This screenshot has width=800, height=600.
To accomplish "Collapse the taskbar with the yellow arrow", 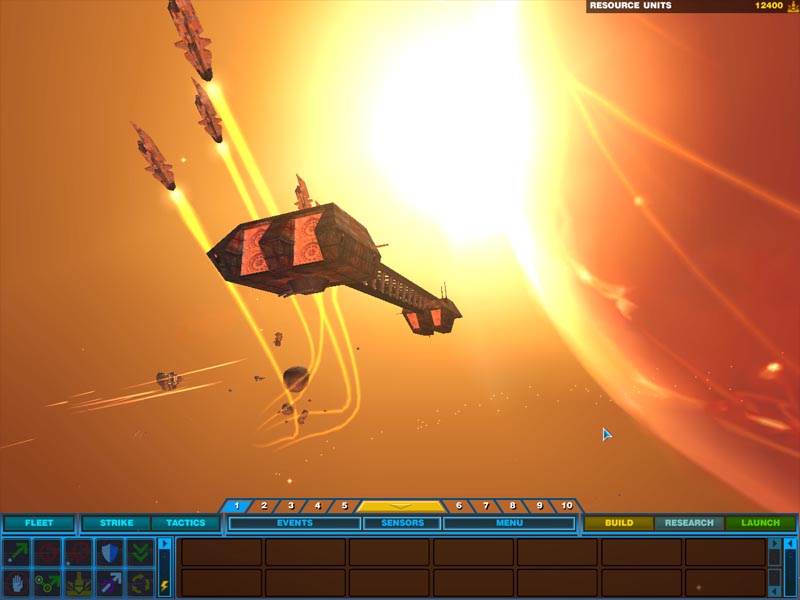I will (x=401, y=506).
